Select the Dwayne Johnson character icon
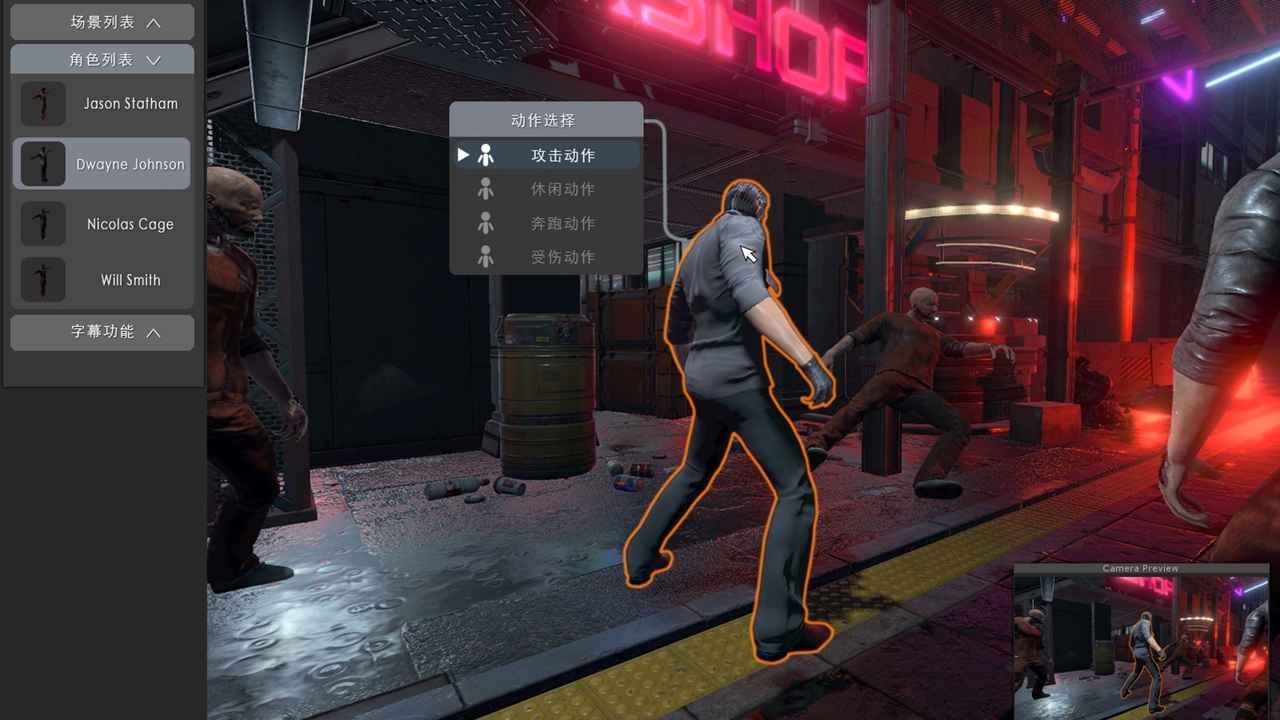Image resolution: width=1280 pixels, height=720 pixels. [x=43, y=161]
